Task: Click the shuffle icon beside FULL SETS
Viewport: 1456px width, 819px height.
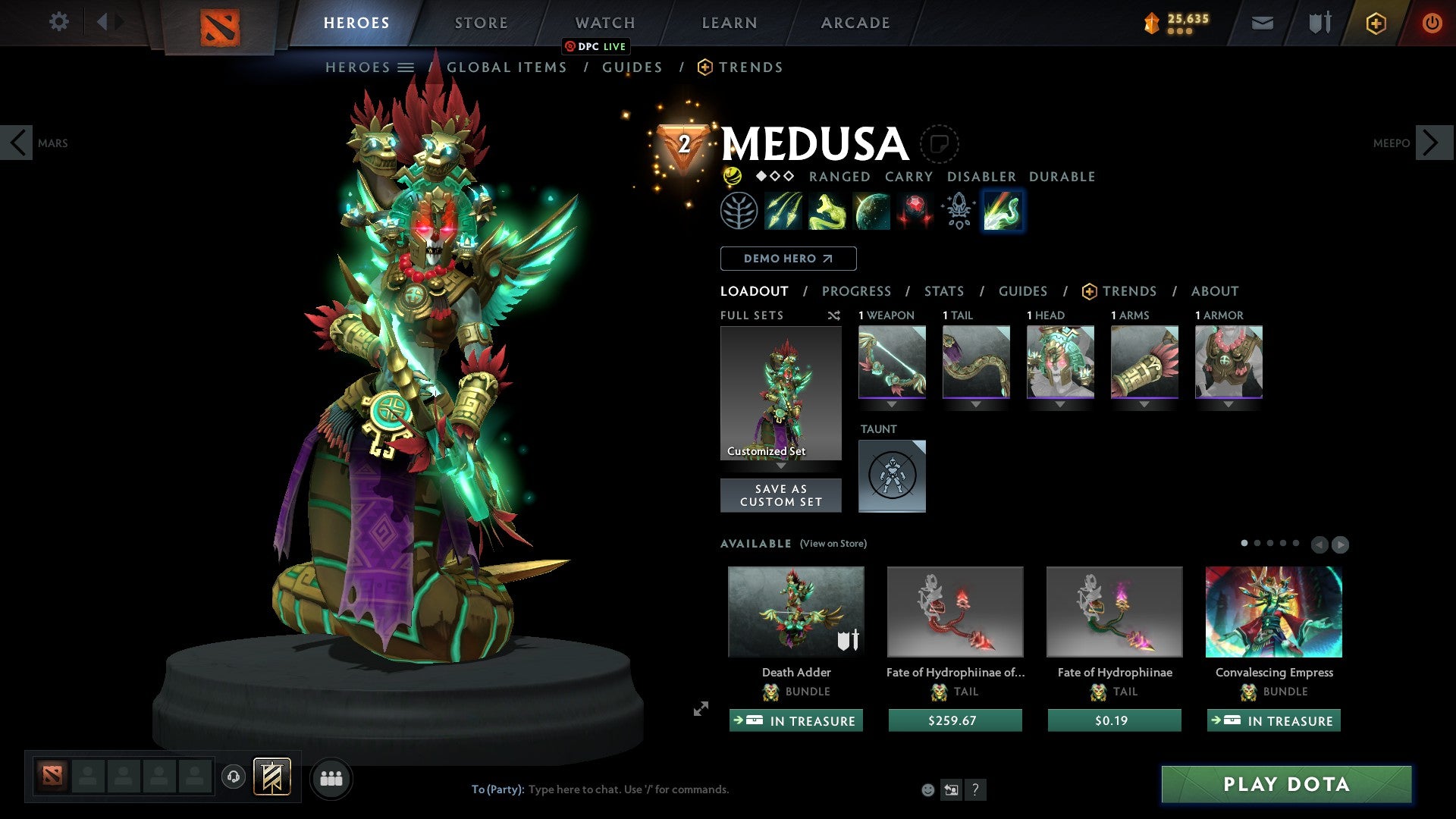Action: click(x=834, y=315)
